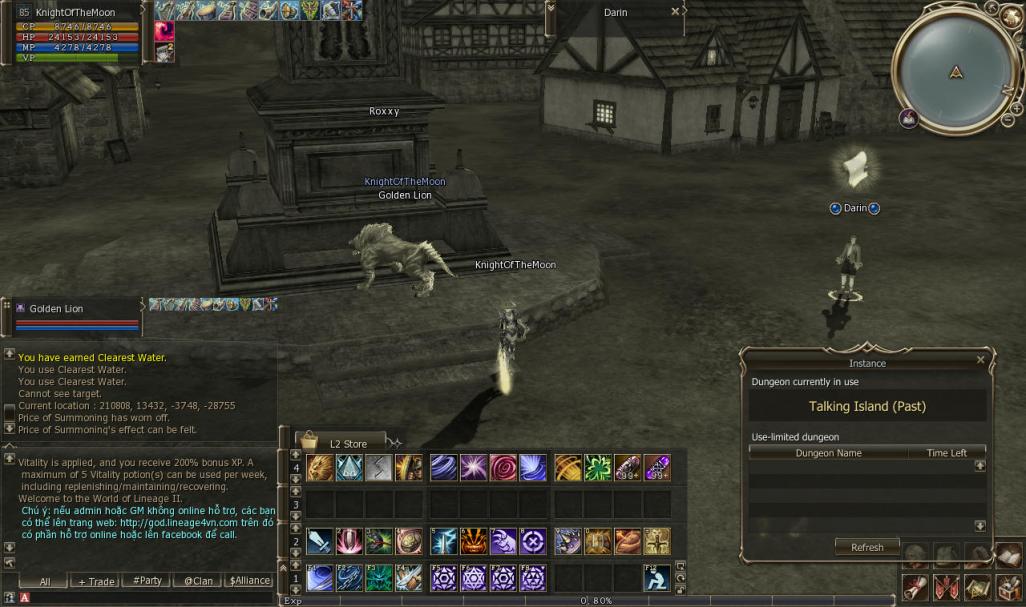Close the Darin target window
This screenshot has height=607, width=1026.
pos(675,12)
